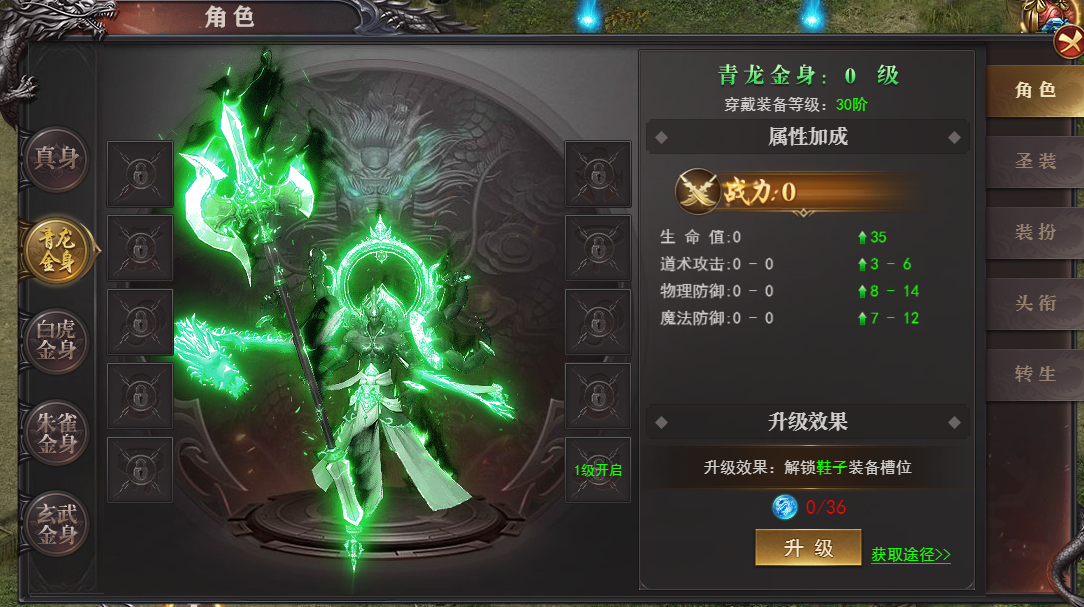Viewport: 1084px width, 607px height.
Task: Switch to the 角色 tab
Action: pyautogui.click(x=1035, y=90)
